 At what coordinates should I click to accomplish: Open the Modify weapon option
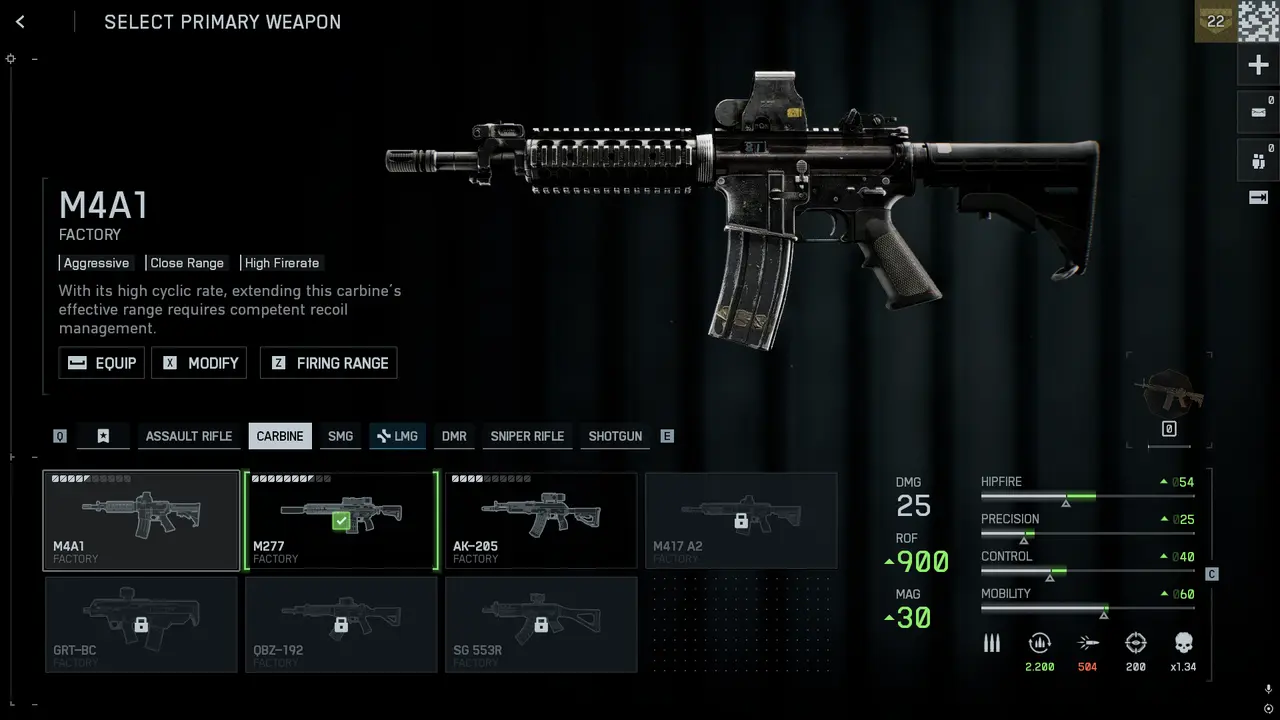198,363
